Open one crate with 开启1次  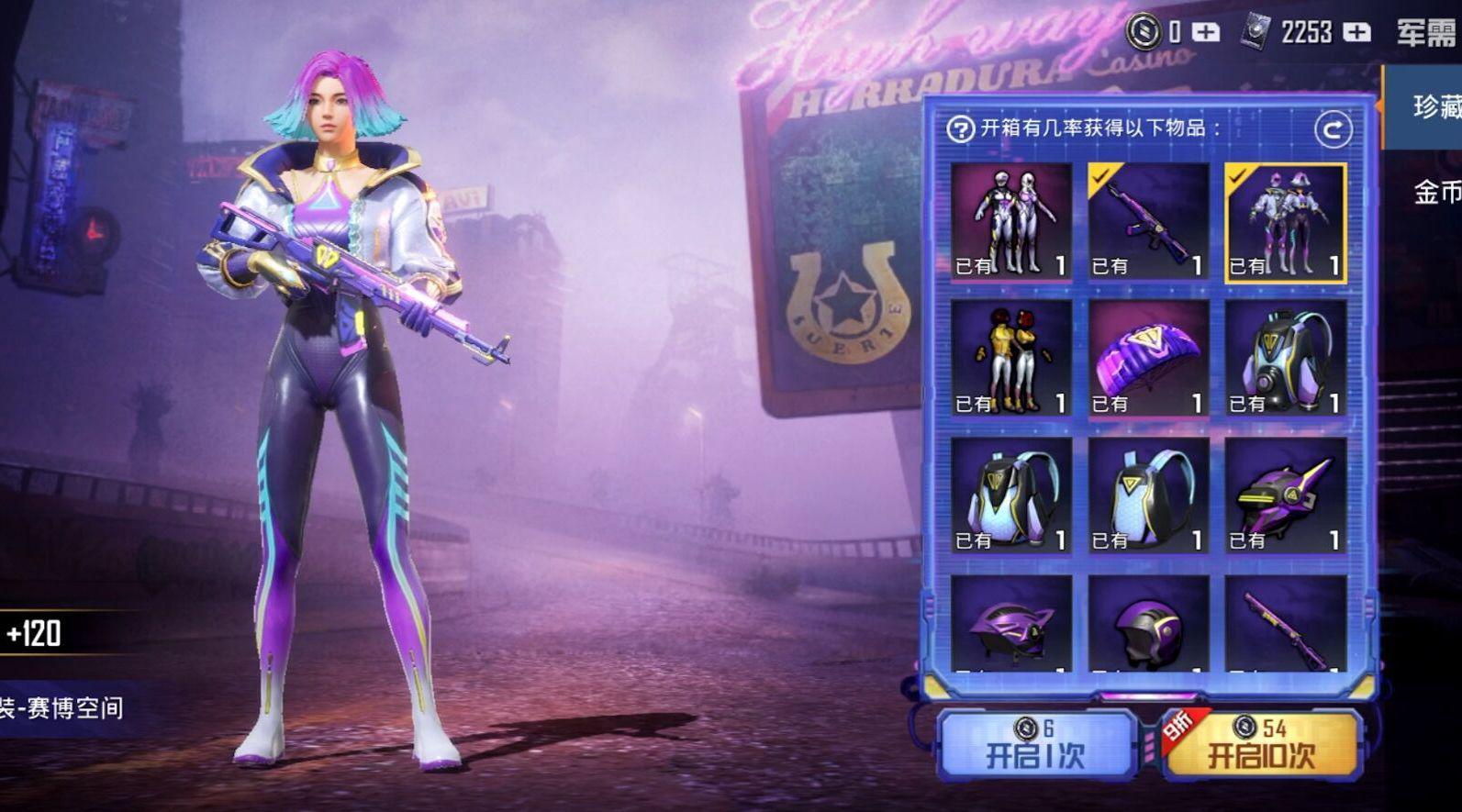pos(1034,745)
